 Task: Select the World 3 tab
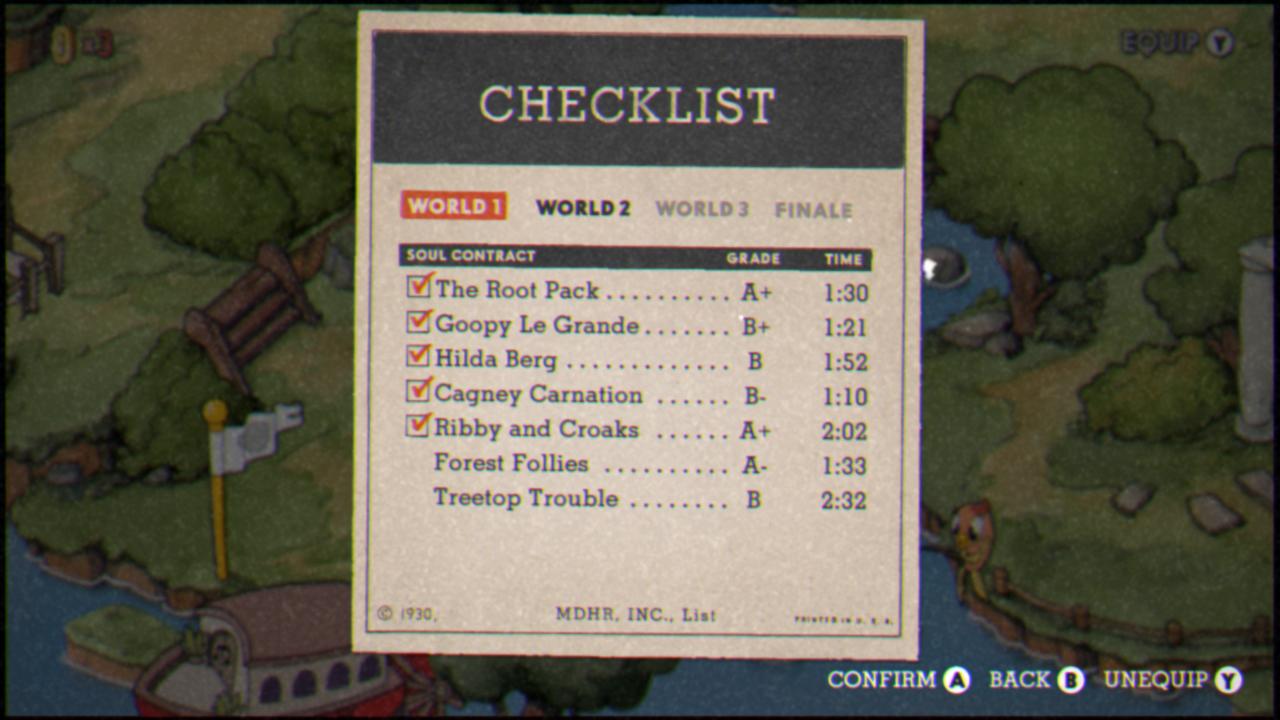(702, 209)
